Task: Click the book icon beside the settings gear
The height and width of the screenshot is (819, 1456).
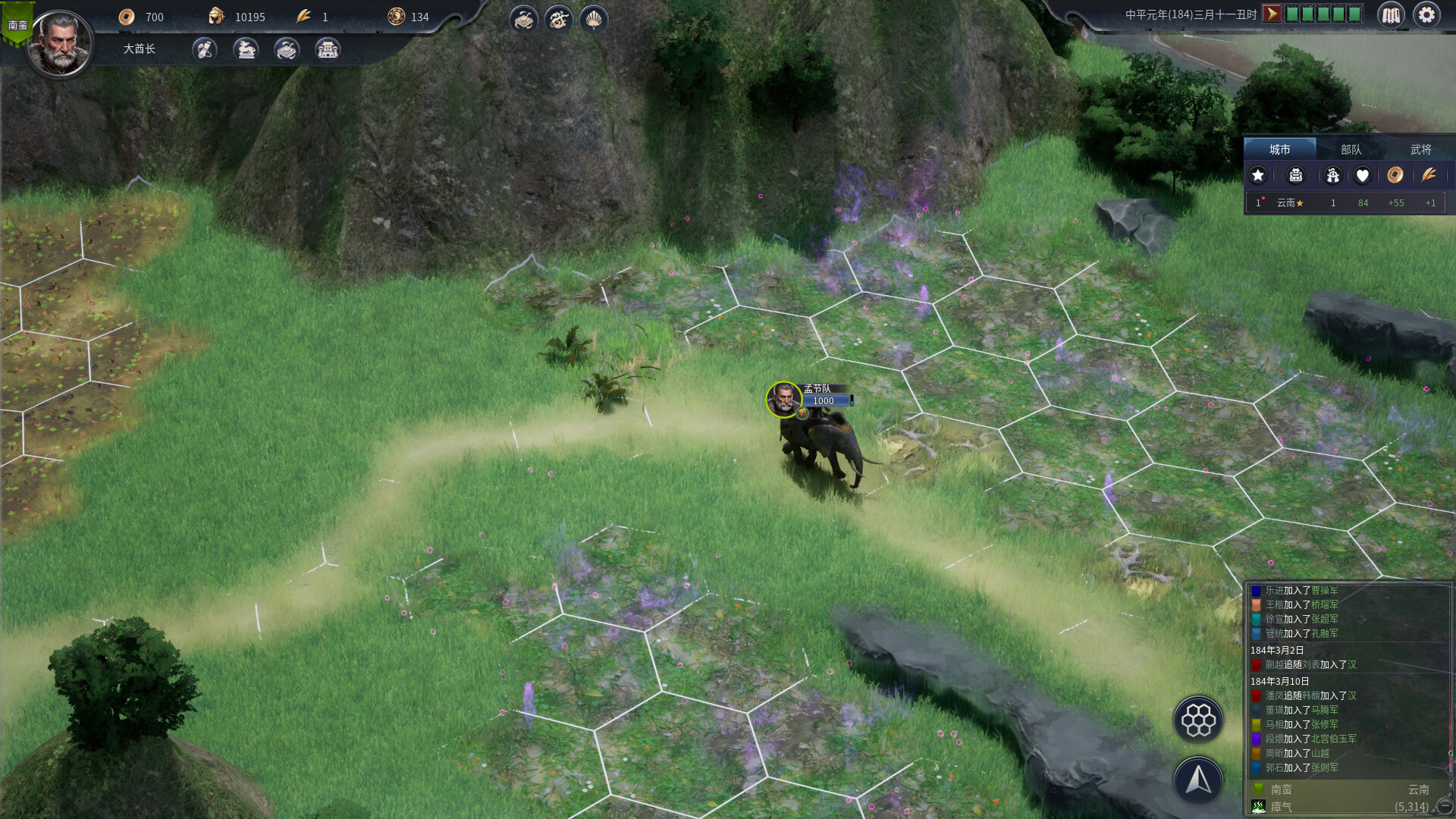Action: coord(1392,15)
